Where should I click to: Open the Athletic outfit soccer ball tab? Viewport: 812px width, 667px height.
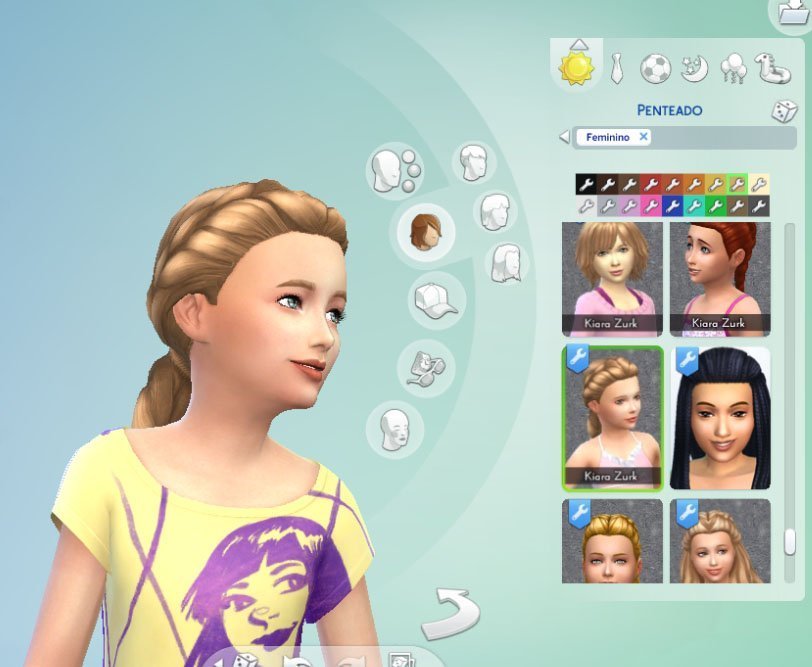pos(656,67)
